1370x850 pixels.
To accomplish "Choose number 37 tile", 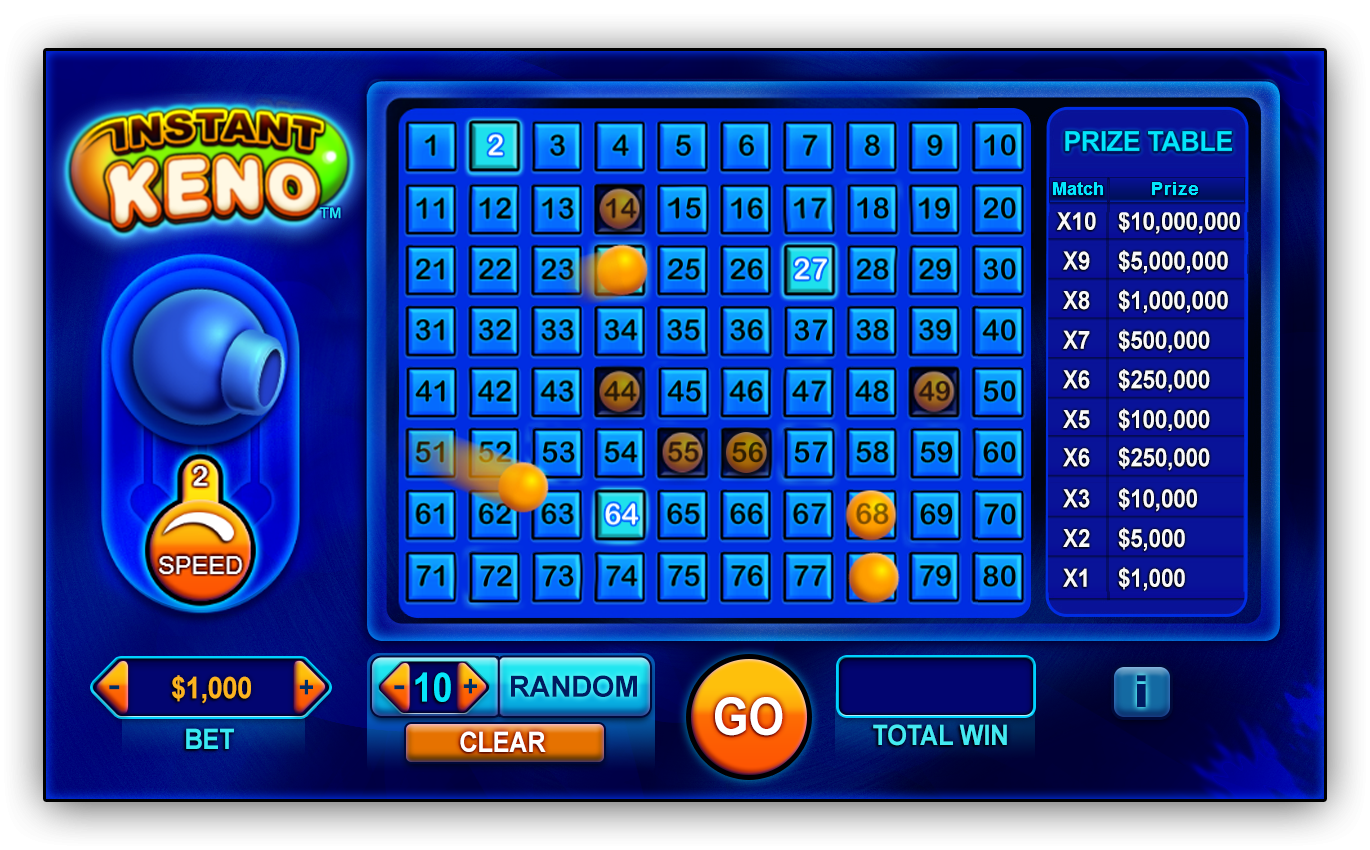I will [809, 331].
